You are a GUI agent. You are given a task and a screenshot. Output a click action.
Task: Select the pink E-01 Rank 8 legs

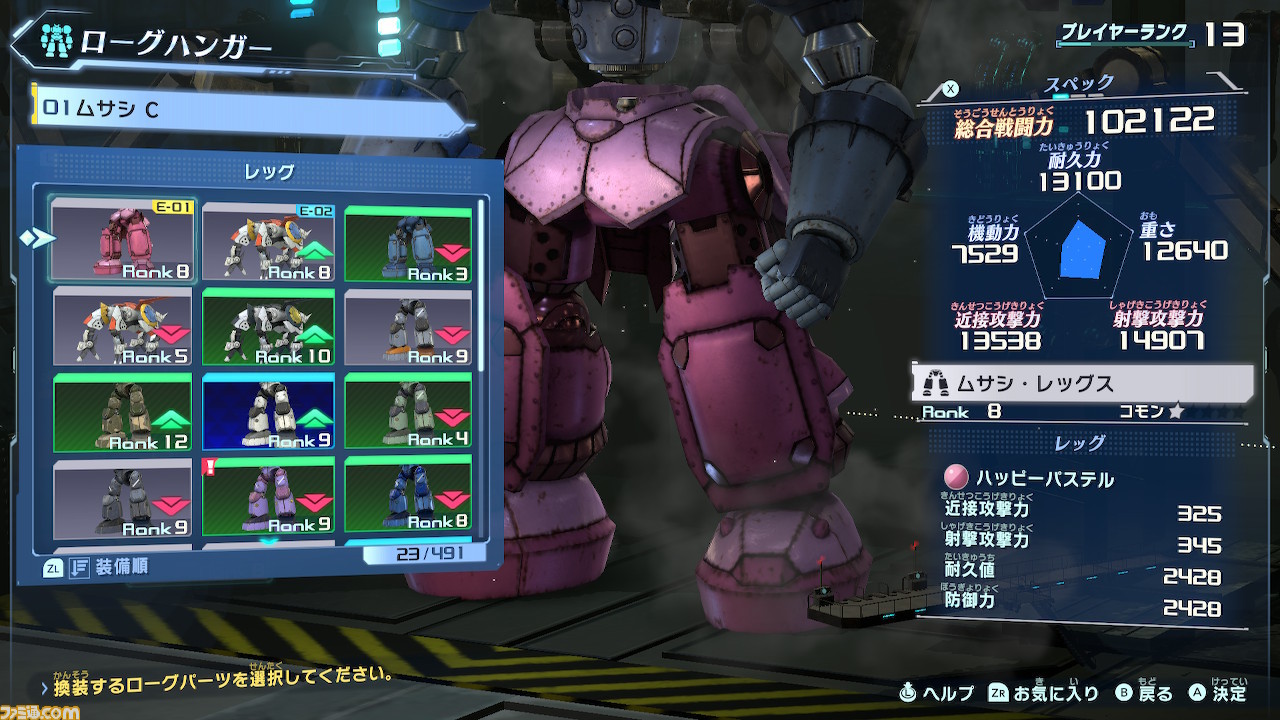coord(123,241)
